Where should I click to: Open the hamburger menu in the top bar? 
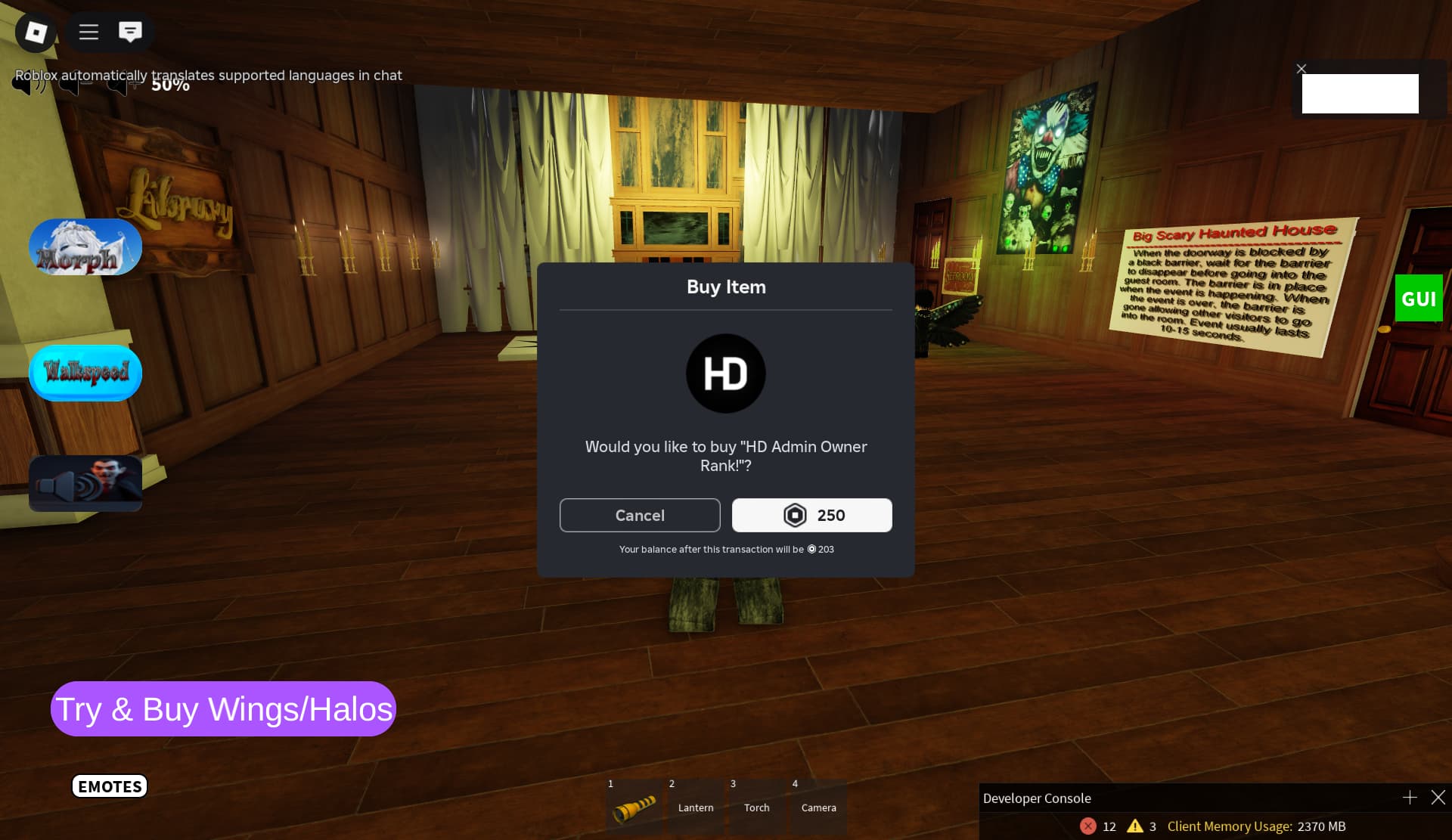coord(88,32)
